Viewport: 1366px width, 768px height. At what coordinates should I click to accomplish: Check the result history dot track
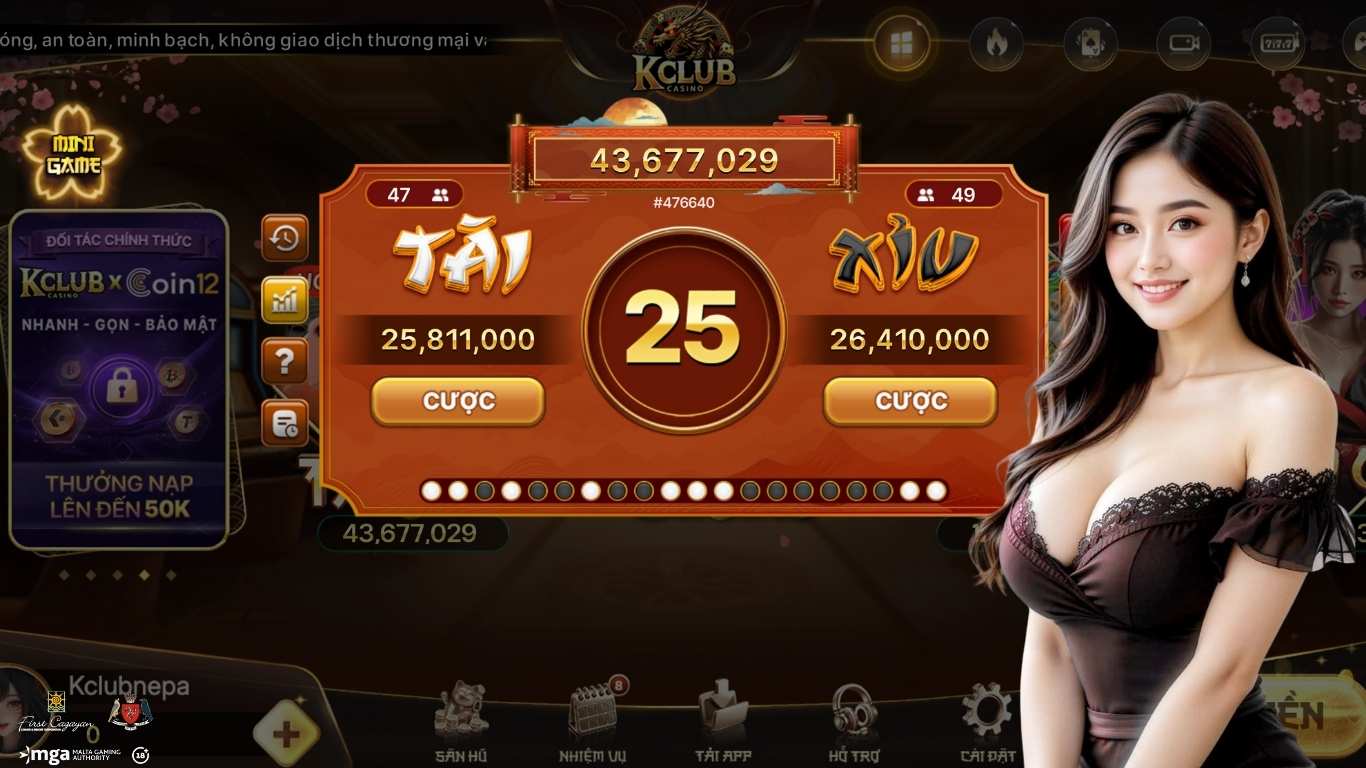(683, 490)
